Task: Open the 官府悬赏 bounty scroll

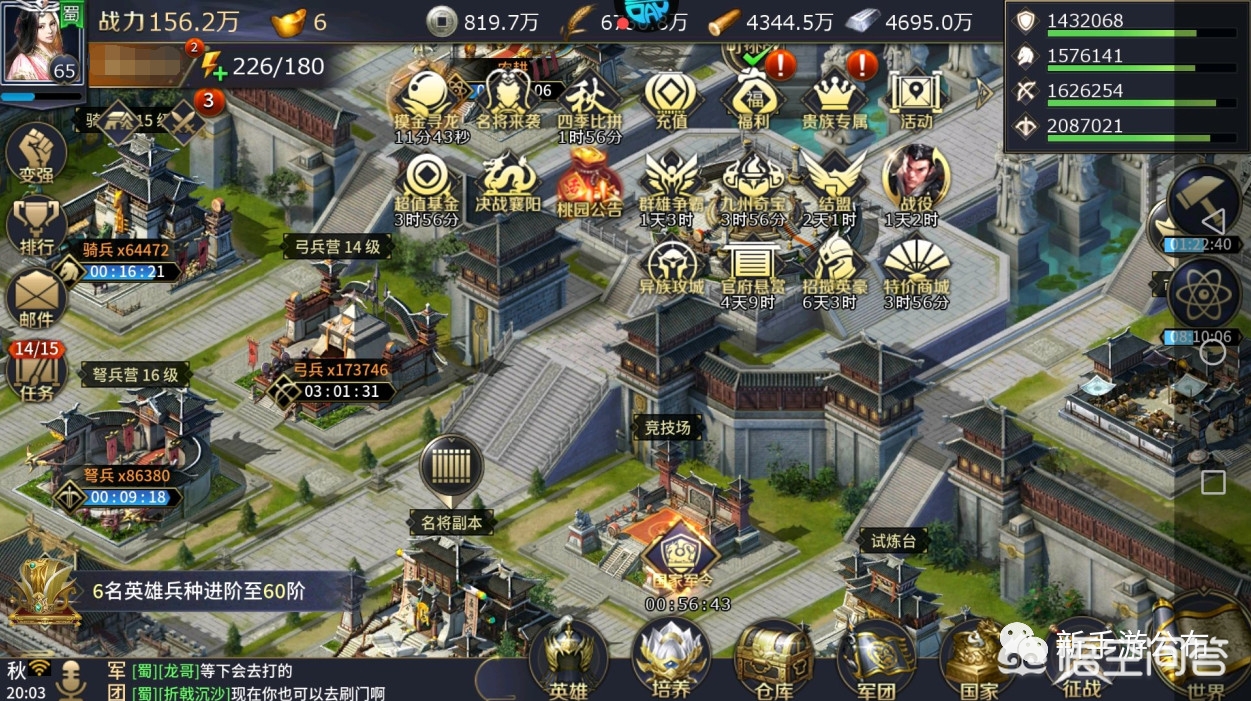Action: 753,266
